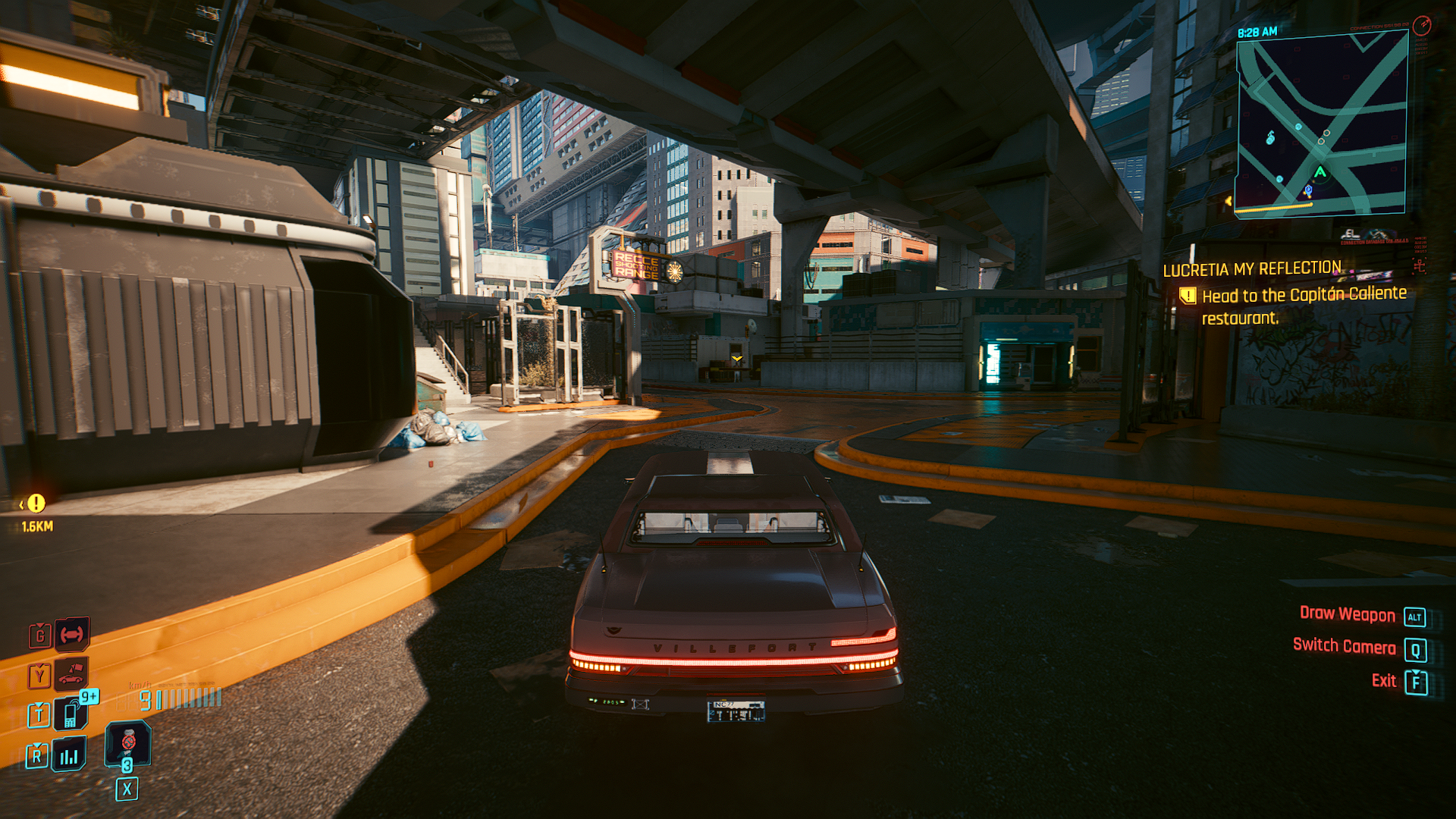1456x819 pixels.
Task: Select the player arrow on the minimap
Action: pyautogui.click(x=1320, y=172)
